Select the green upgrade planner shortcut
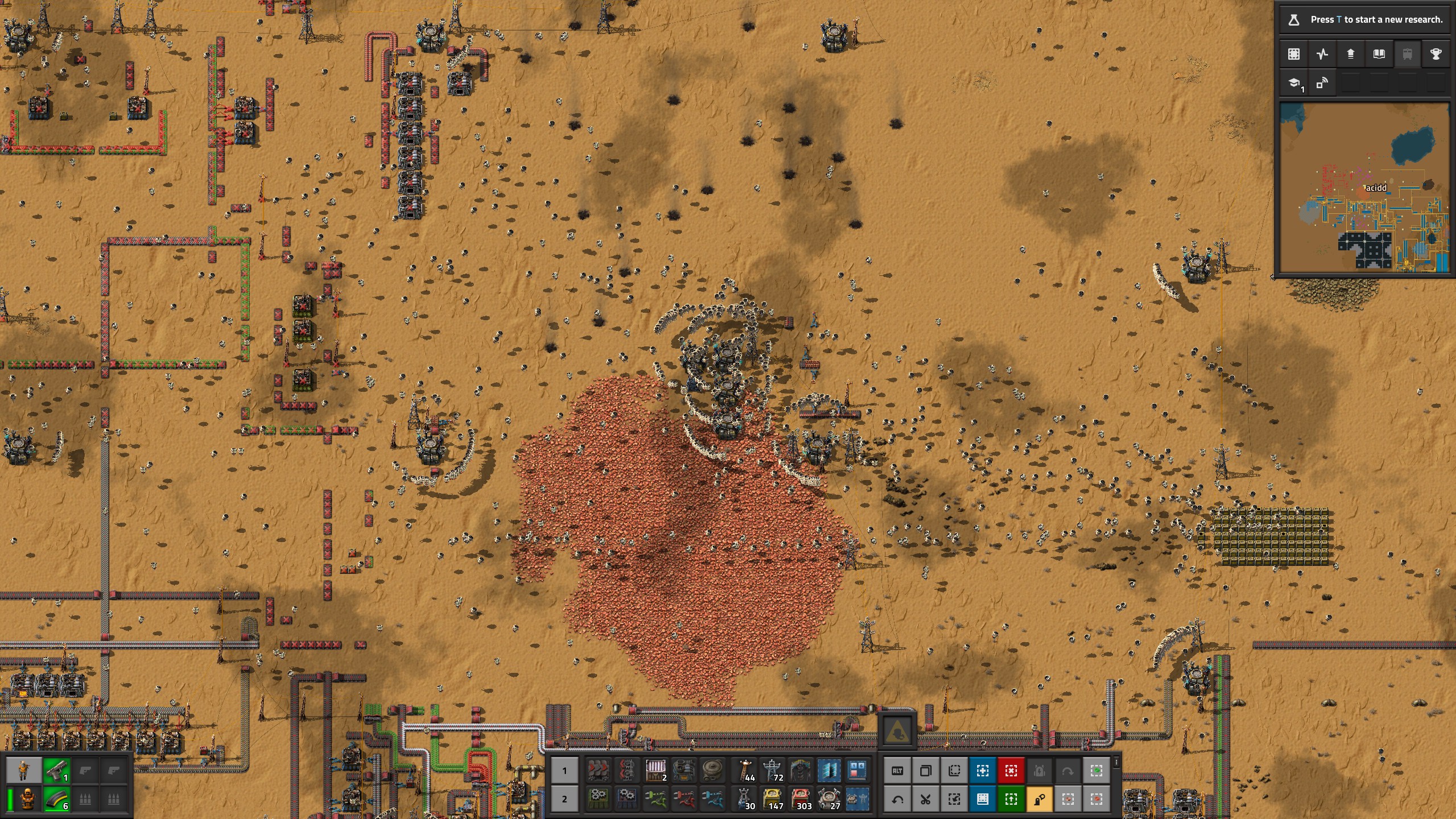This screenshot has width=1456, height=819. [x=1011, y=799]
